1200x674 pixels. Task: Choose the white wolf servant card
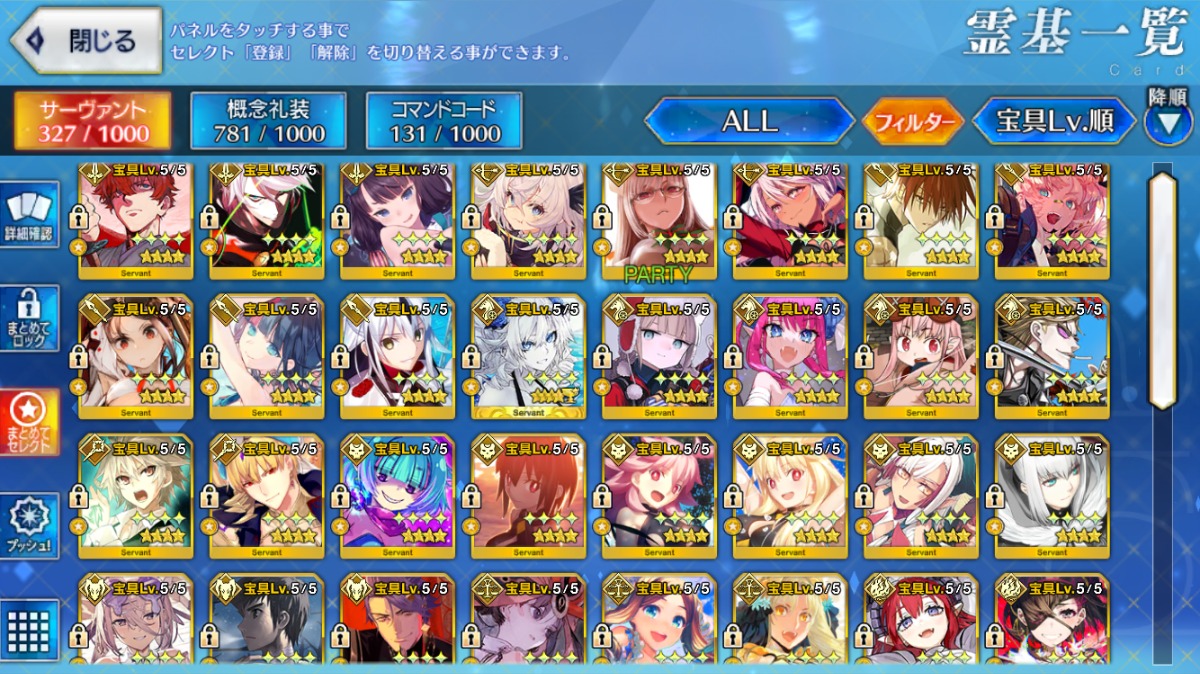(528, 355)
